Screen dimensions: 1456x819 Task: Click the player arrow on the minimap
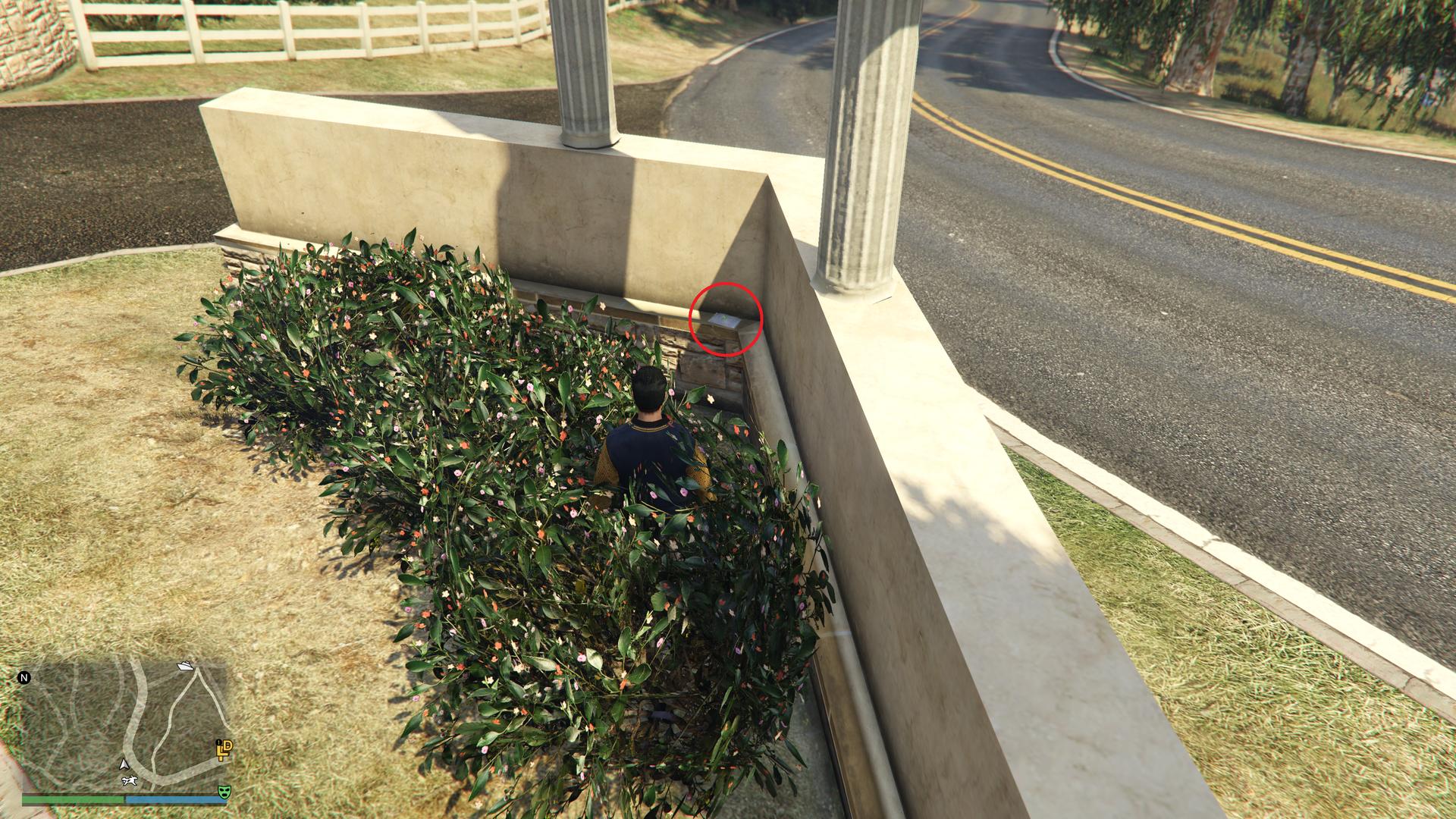pyautogui.click(x=124, y=764)
